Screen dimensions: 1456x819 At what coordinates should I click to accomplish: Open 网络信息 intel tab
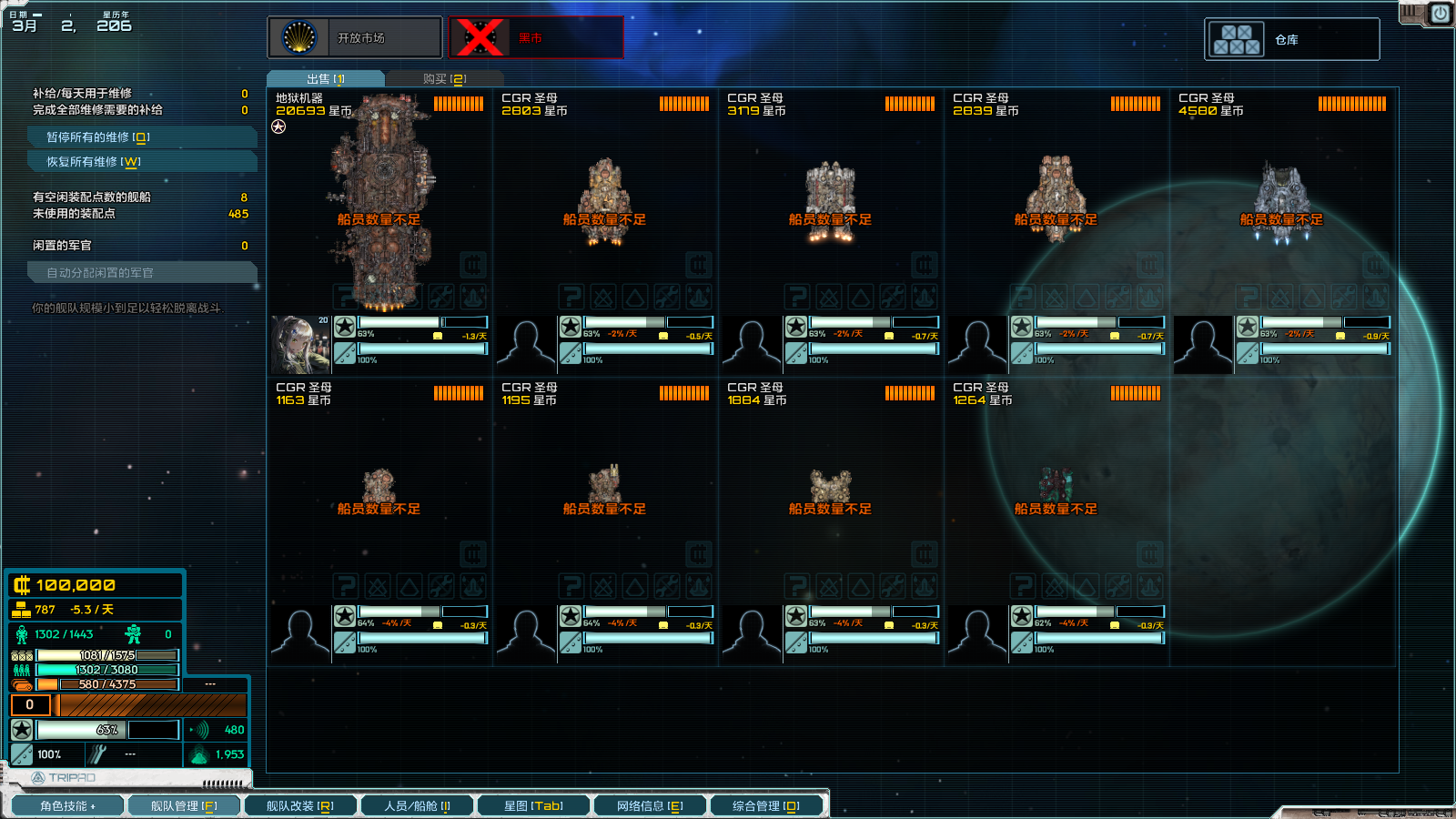[650, 806]
